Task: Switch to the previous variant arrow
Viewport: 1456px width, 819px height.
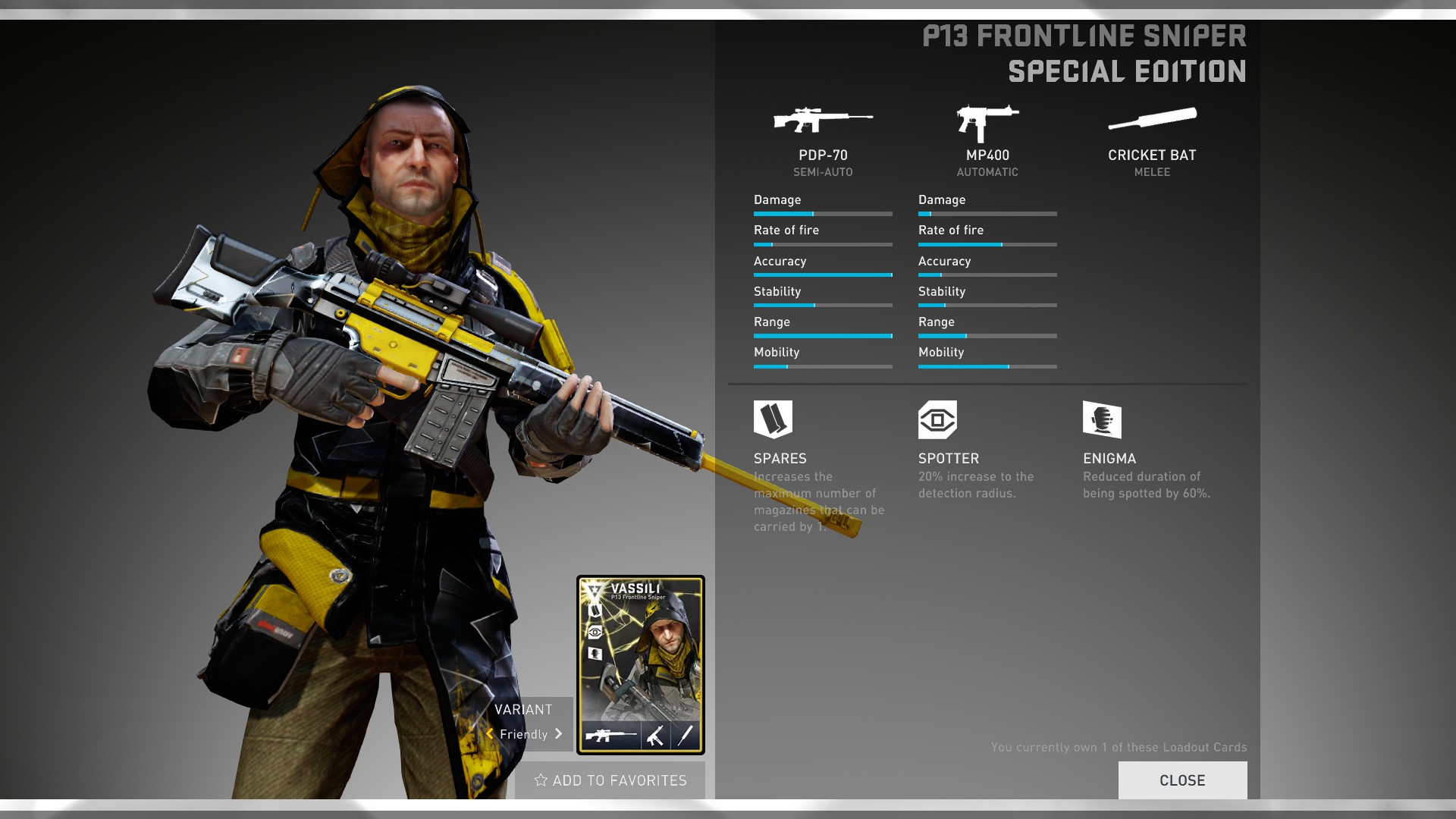Action: (x=490, y=733)
